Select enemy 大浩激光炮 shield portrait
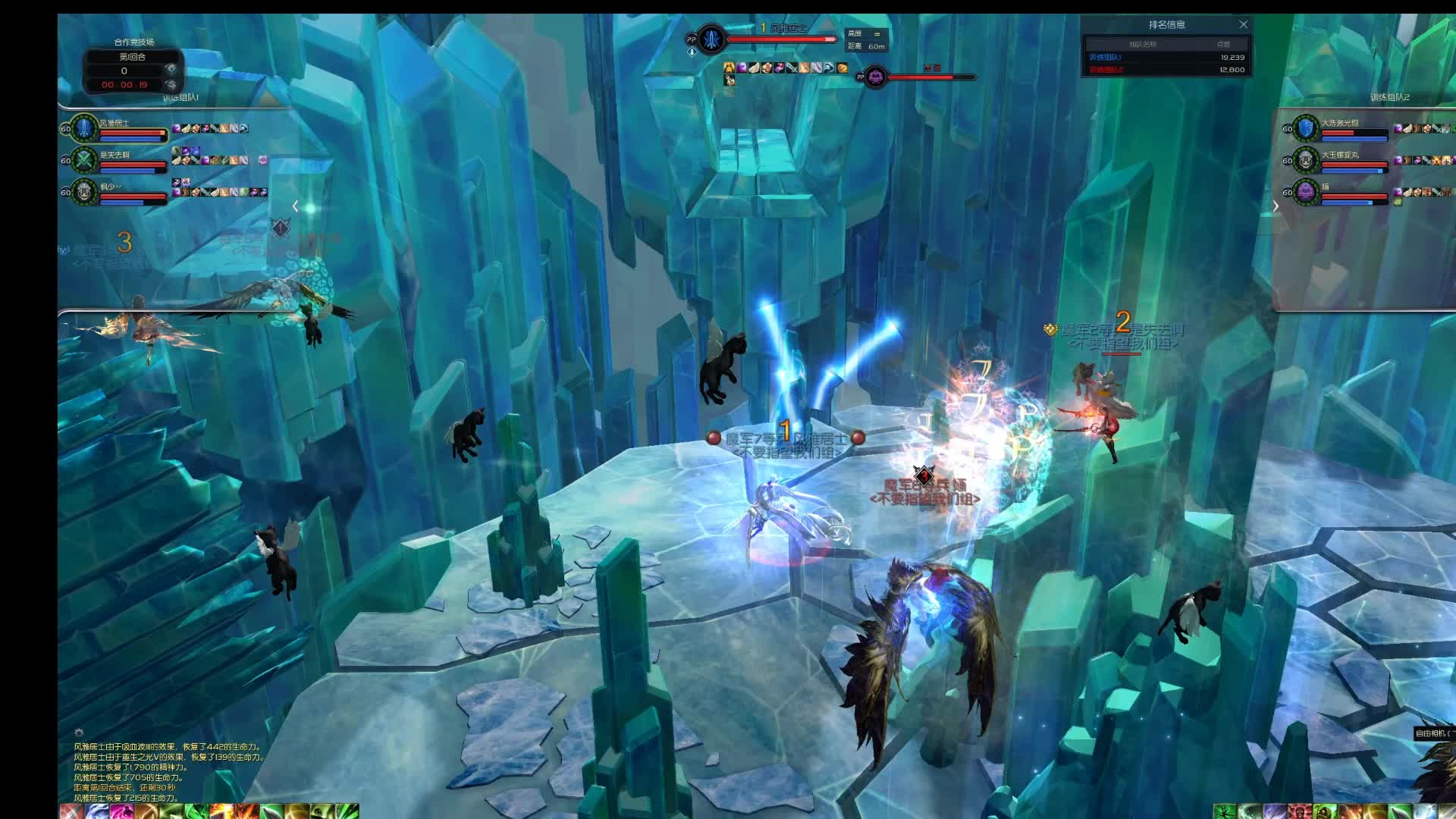 tap(1306, 128)
